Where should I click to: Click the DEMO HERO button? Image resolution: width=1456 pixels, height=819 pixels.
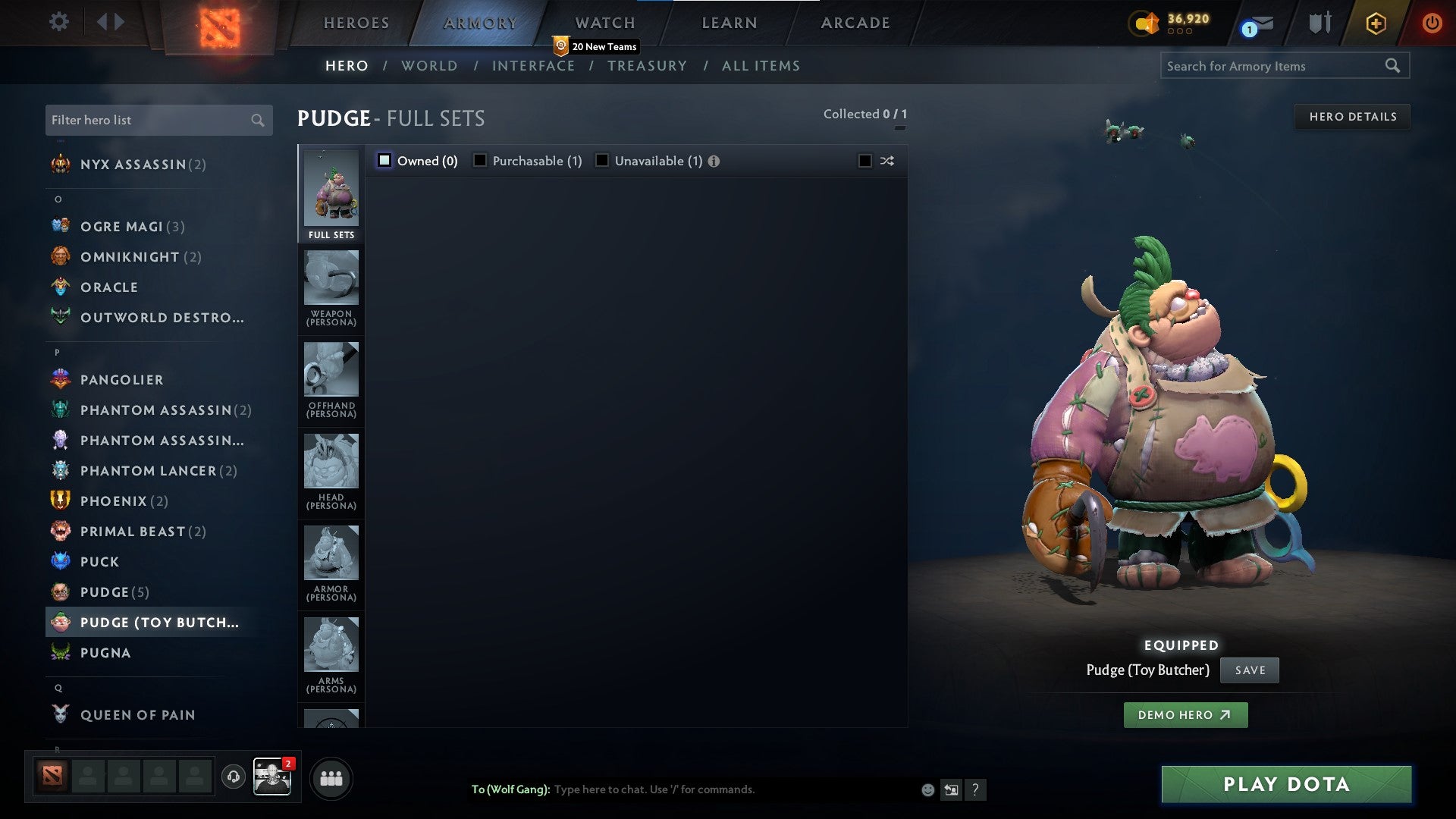coord(1185,715)
